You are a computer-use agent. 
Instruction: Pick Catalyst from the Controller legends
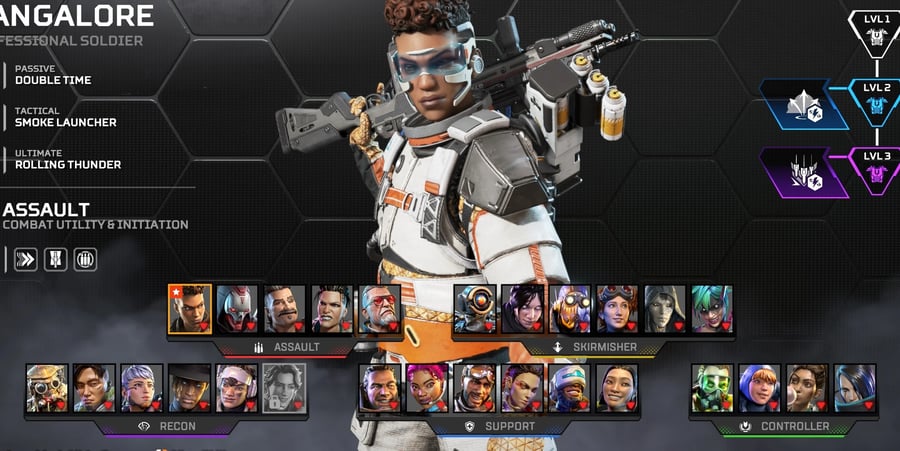point(854,388)
